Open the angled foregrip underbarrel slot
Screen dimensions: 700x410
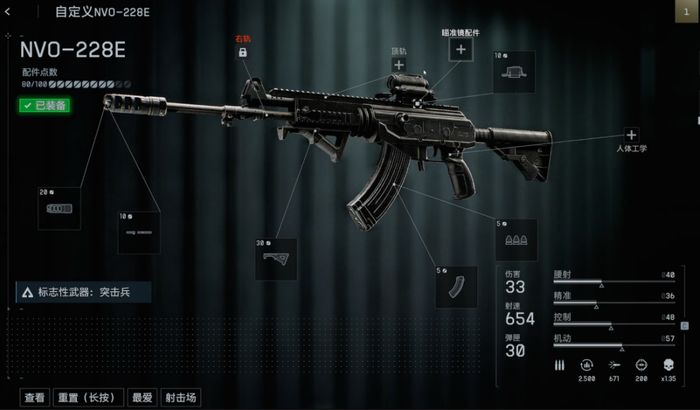pyautogui.click(x=275, y=259)
